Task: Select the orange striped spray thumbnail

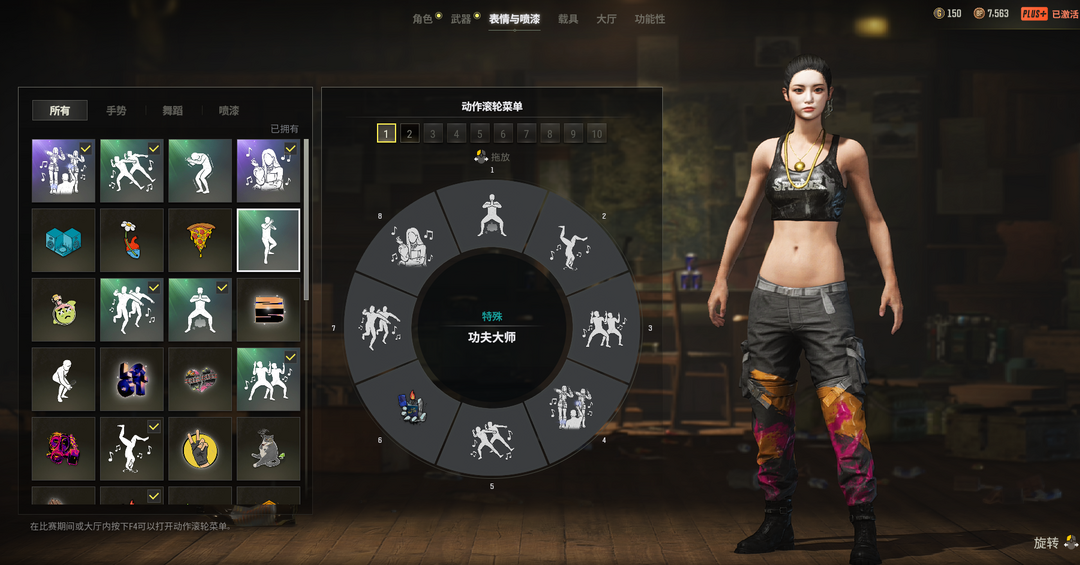Action: (x=268, y=309)
